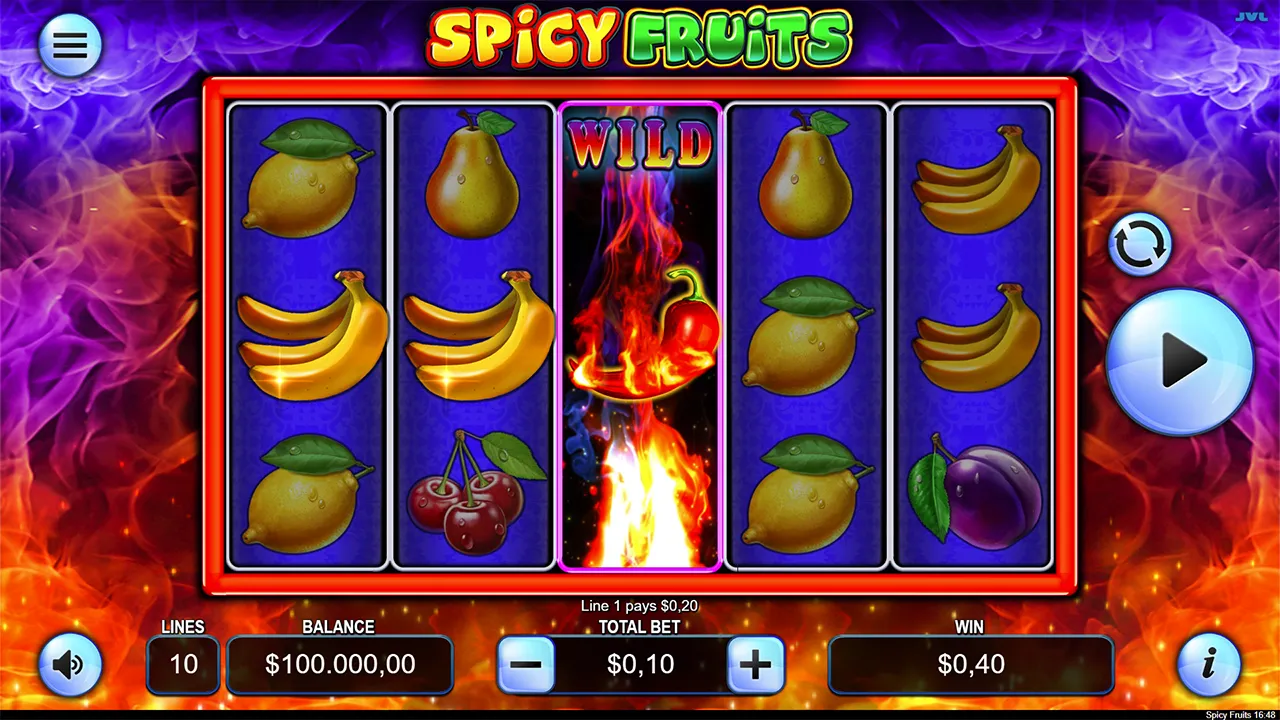Mute the game sound

69,664
